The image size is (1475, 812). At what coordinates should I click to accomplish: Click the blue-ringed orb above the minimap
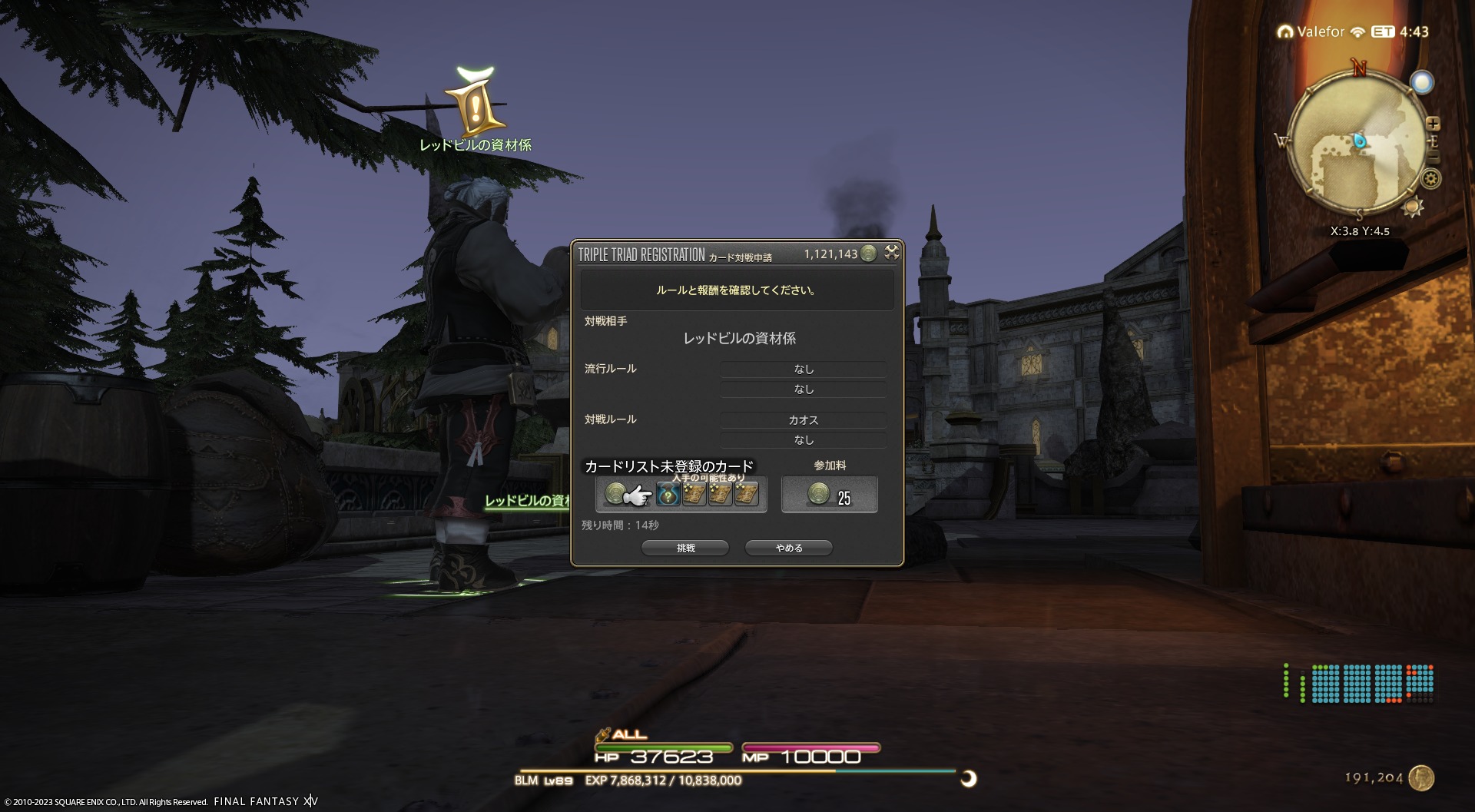(1422, 82)
